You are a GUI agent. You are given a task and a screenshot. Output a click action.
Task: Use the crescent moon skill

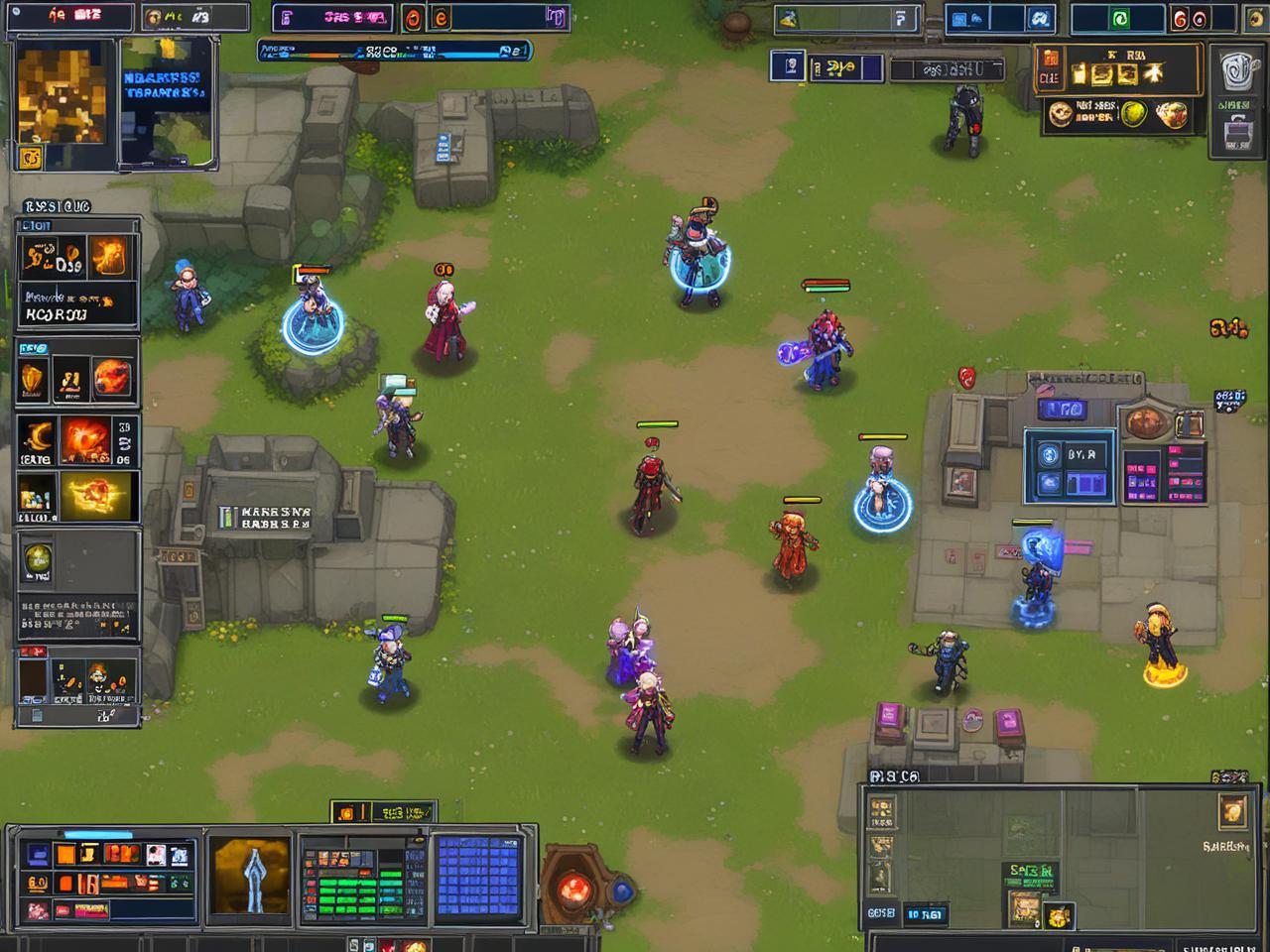pos(36,439)
